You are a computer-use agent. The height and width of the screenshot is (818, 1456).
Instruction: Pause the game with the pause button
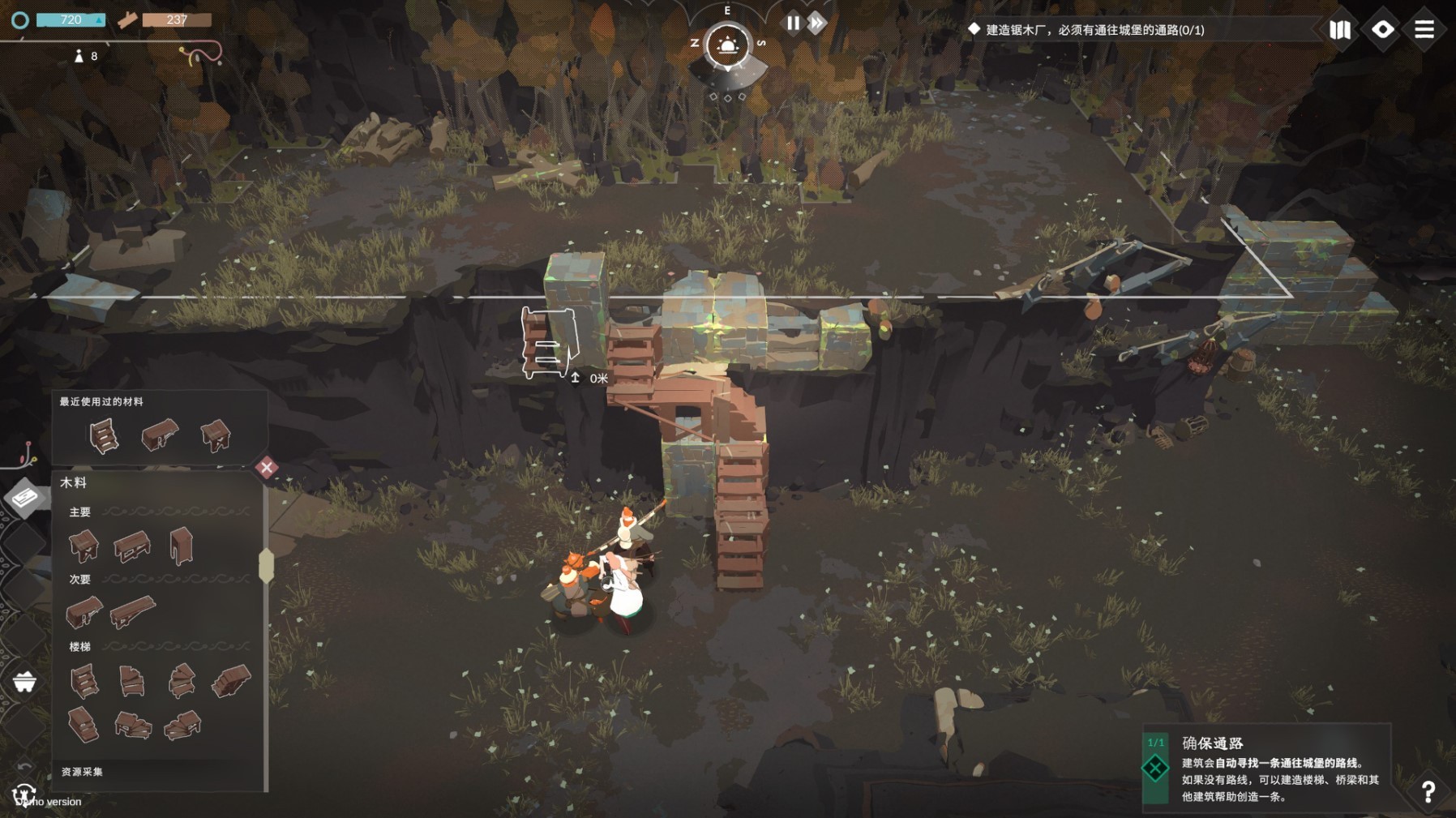(x=793, y=24)
